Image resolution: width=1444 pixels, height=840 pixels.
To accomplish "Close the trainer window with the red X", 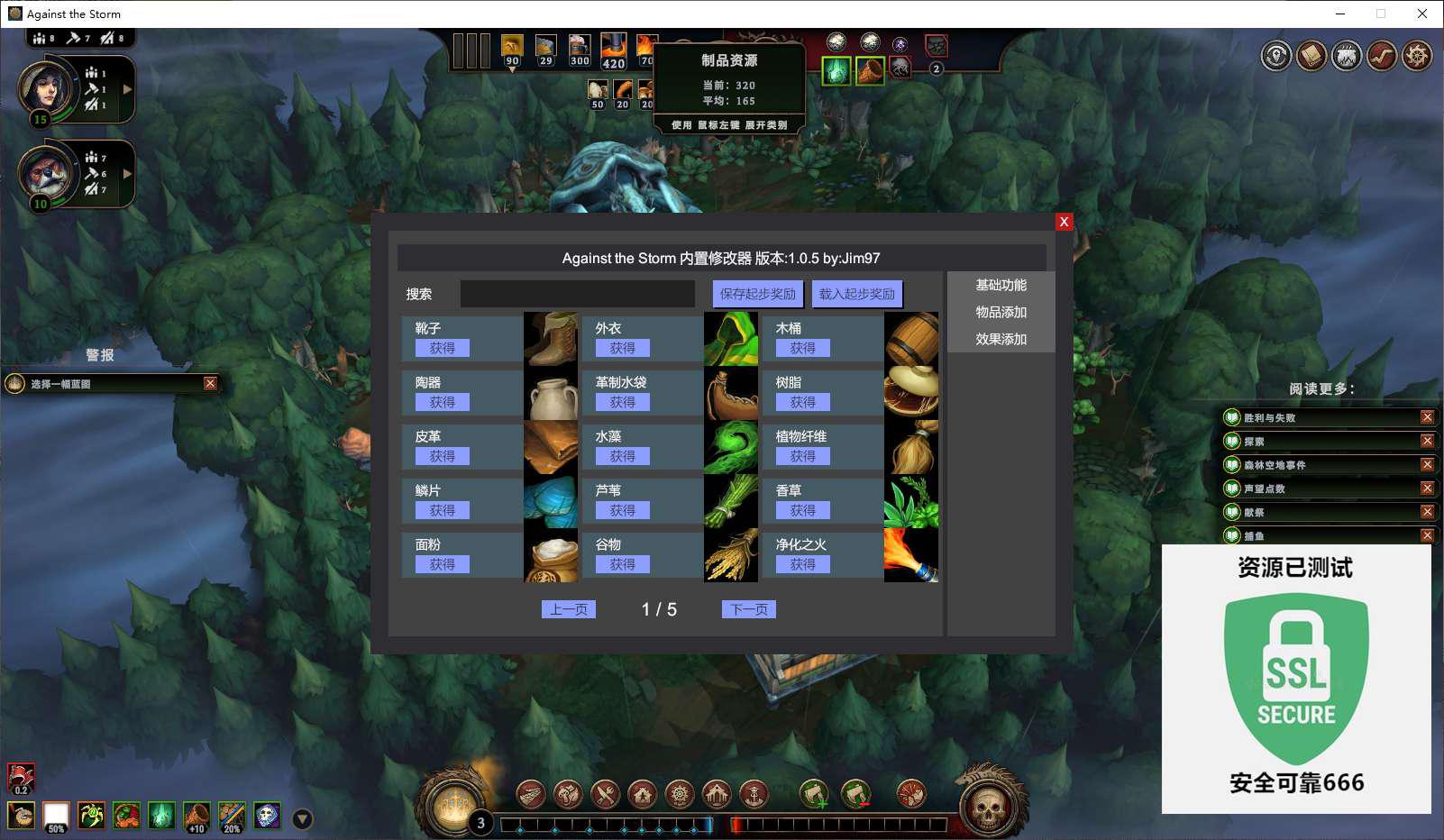I will coord(1064,222).
